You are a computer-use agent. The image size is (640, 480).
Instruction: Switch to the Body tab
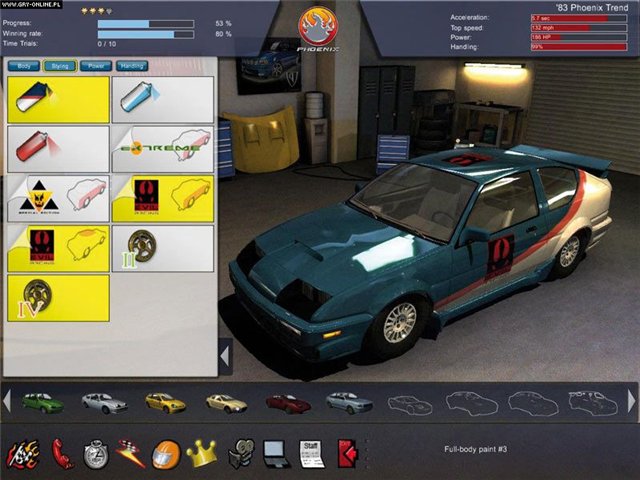point(23,66)
